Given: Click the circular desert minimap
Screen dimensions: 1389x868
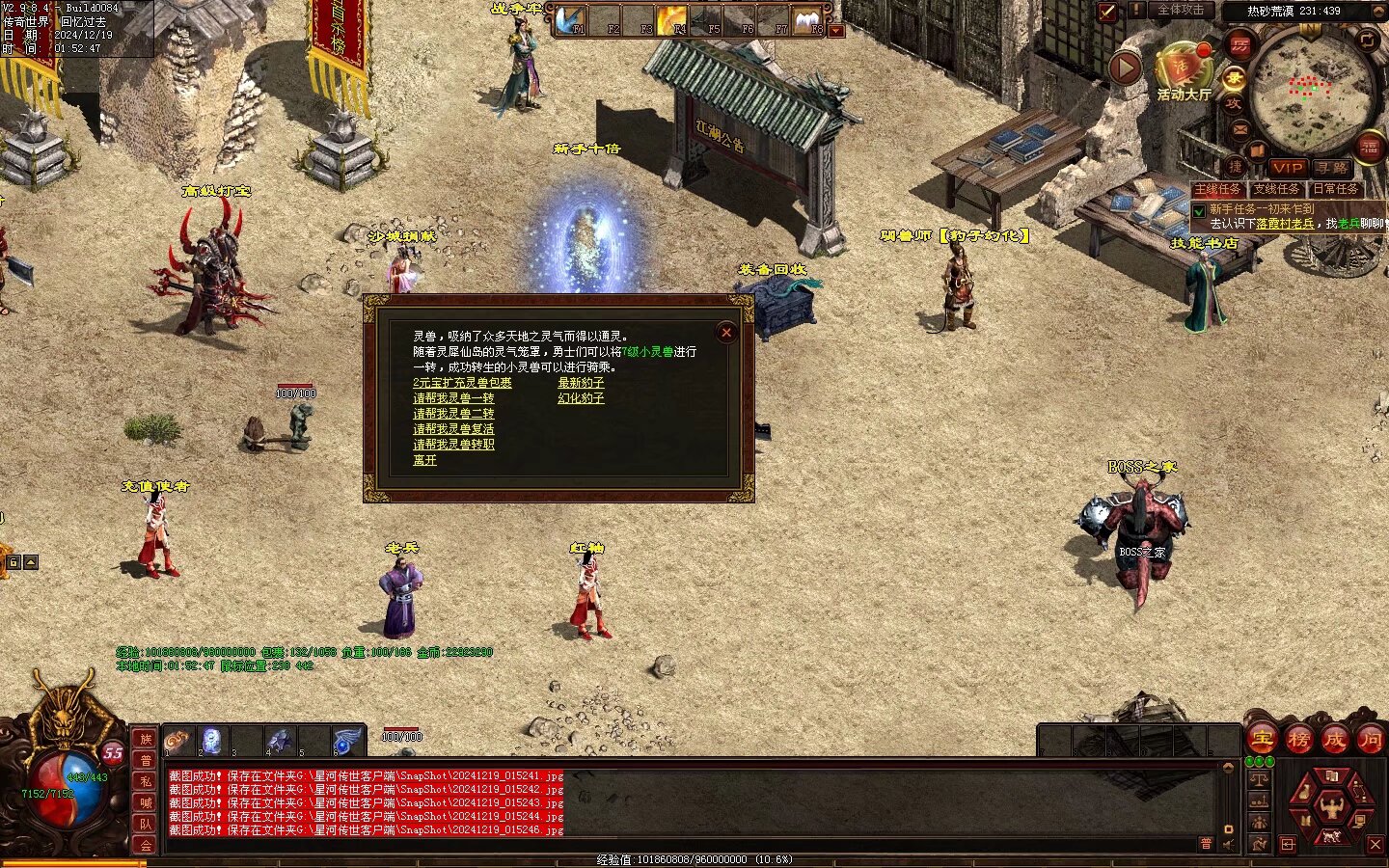Looking at the screenshot, I should click(x=1312, y=89).
